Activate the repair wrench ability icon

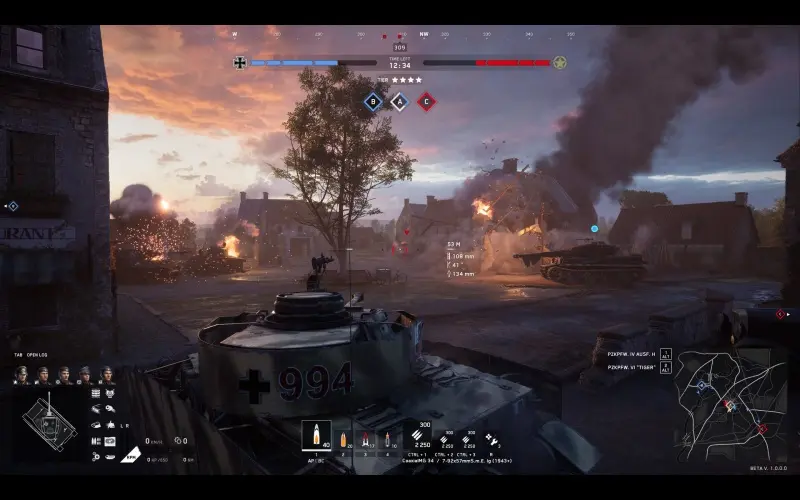tap(491, 437)
